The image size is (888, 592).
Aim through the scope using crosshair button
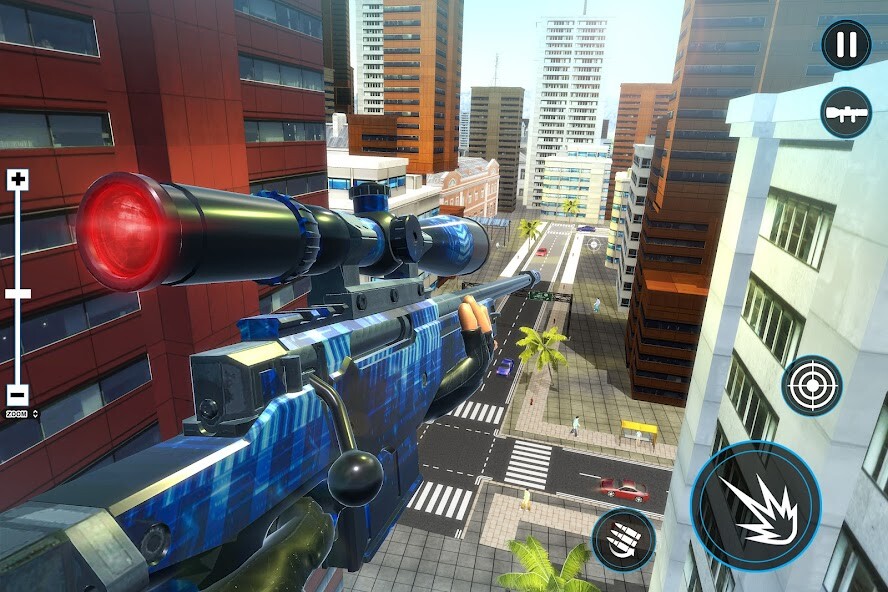tap(811, 385)
